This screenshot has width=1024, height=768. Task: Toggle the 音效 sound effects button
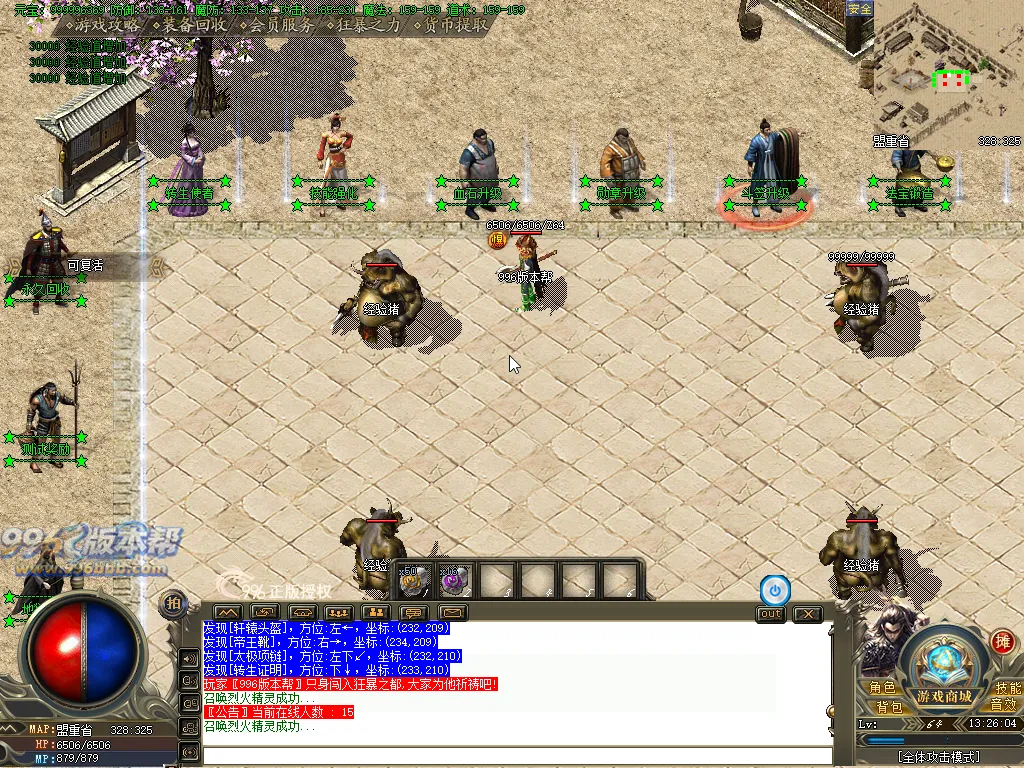click(x=1003, y=705)
